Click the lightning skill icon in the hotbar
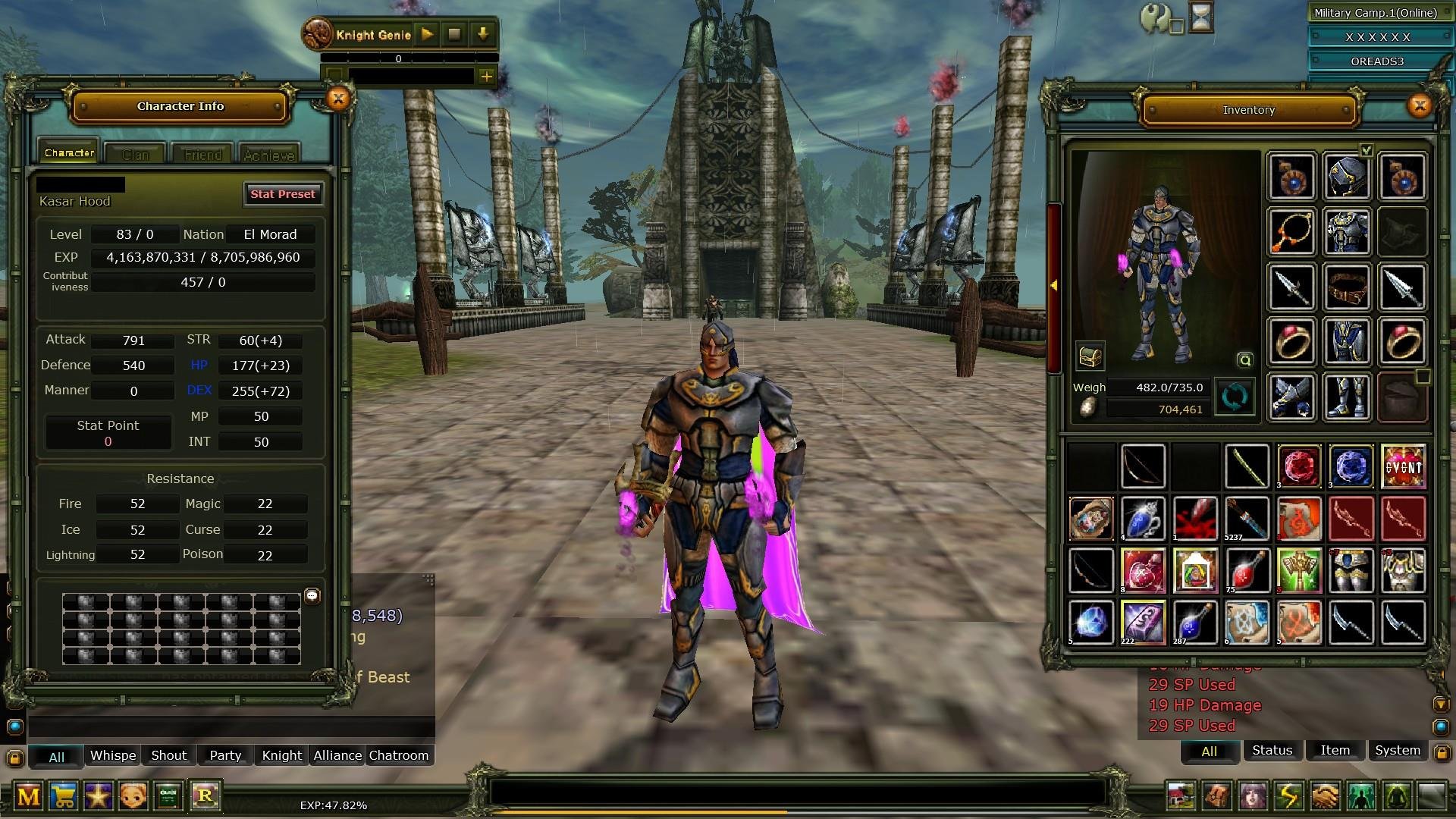The height and width of the screenshot is (819, 1456). point(1288,796)
